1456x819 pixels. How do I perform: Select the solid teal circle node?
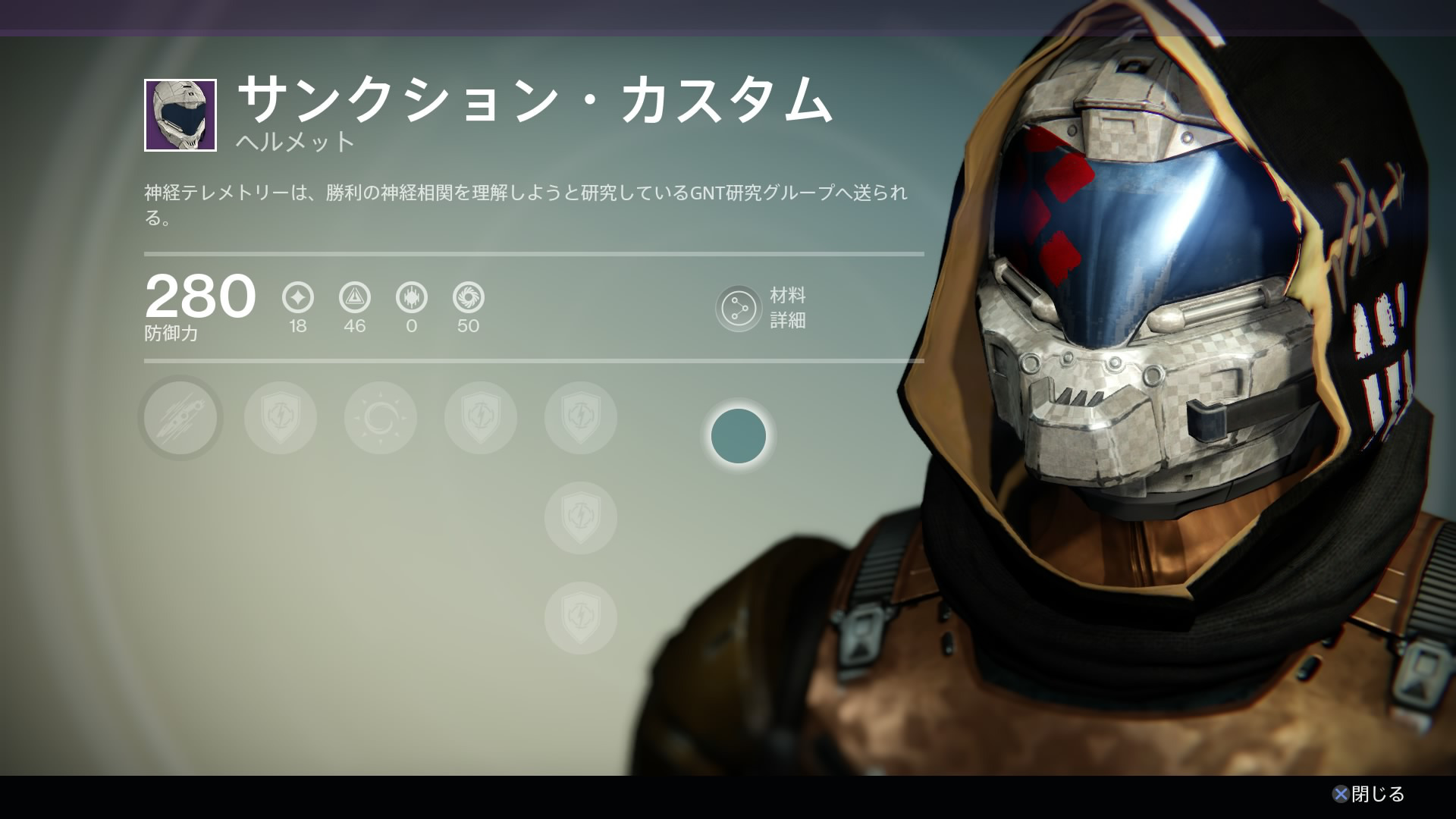pos(739,436)
